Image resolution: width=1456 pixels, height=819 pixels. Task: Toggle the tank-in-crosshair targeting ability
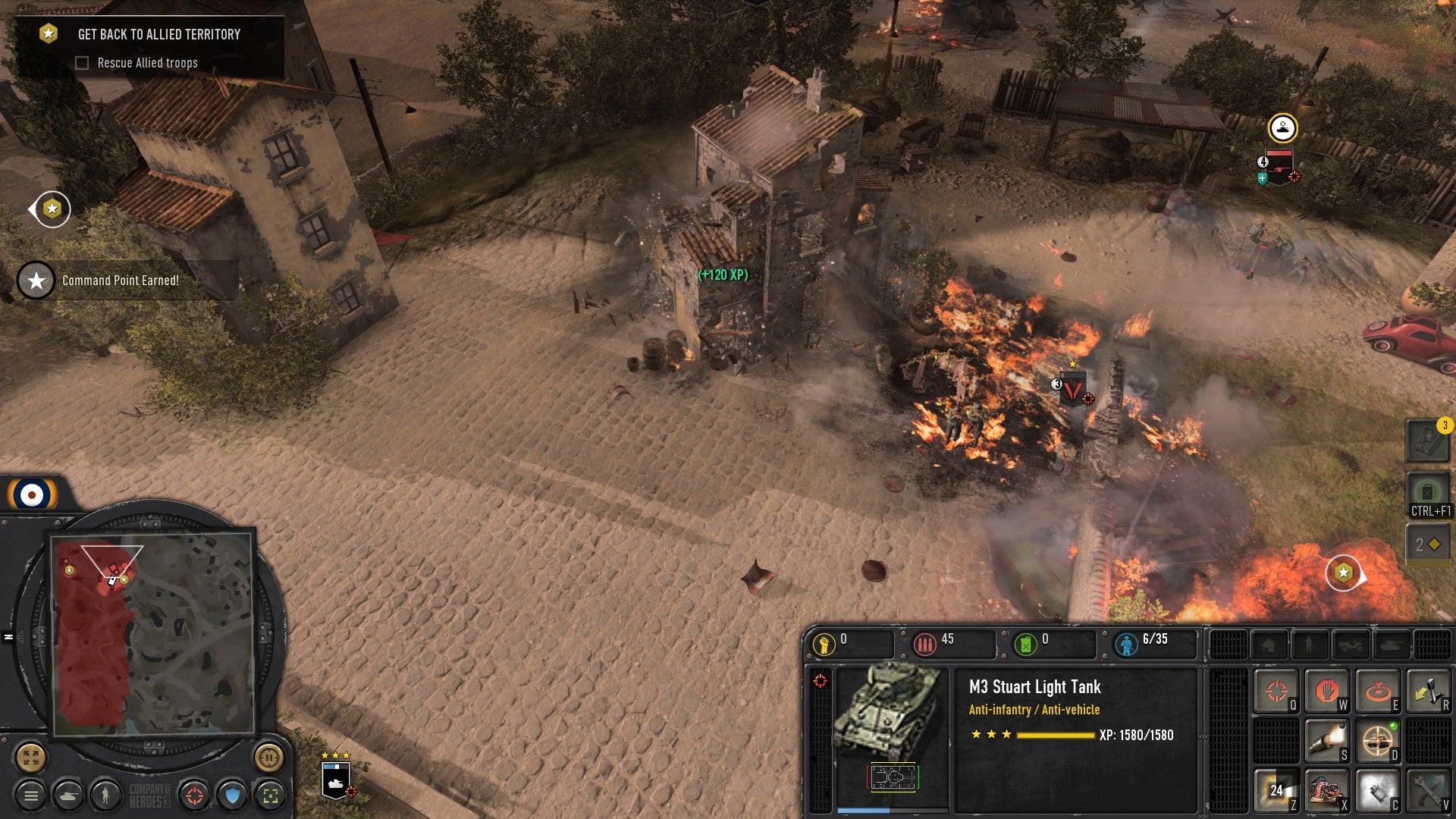tap(1377, 740)
